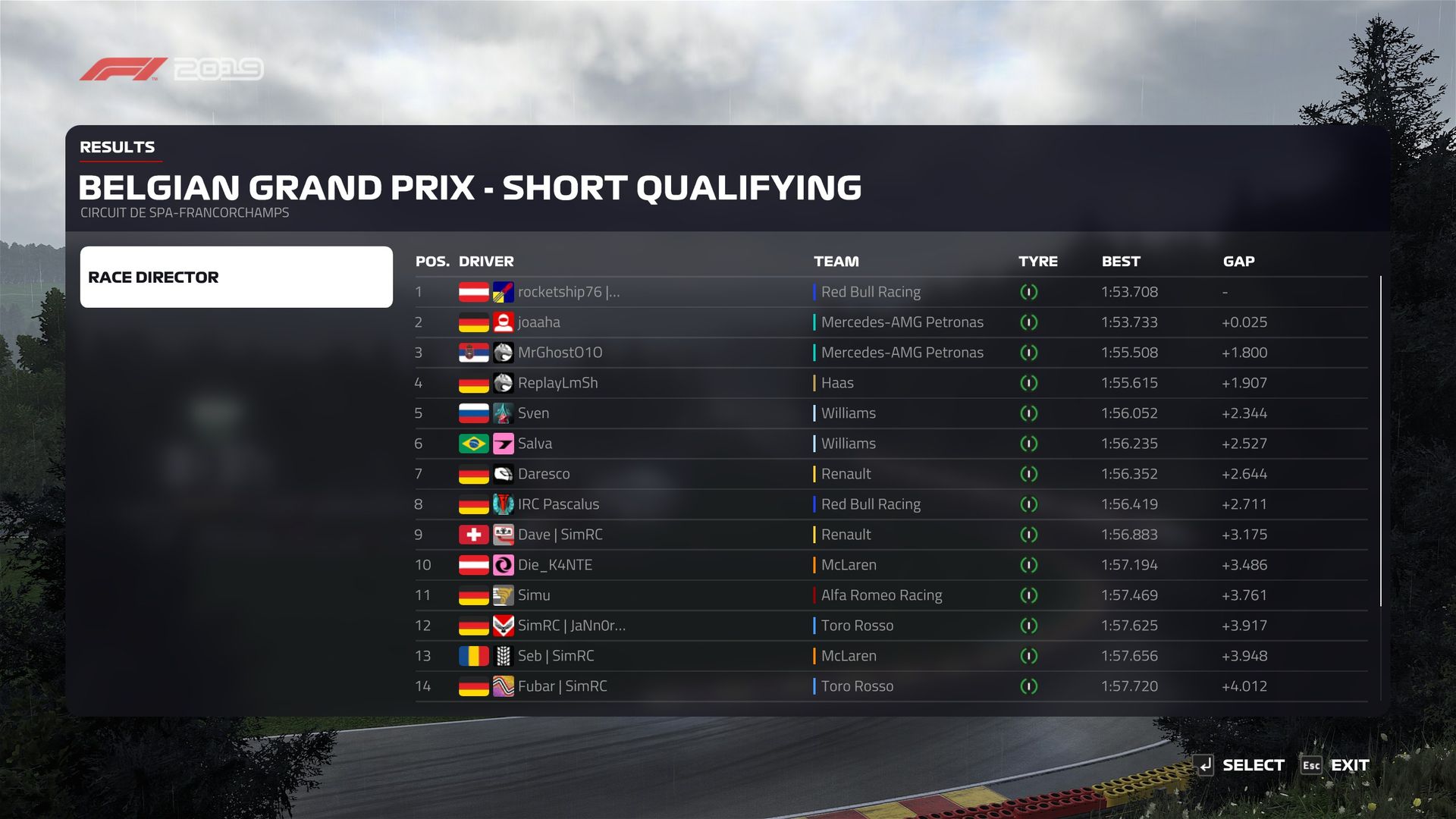Open the Race Director menu entry
This screenshot has height=819, width=1456.
(x=236, y=277)
